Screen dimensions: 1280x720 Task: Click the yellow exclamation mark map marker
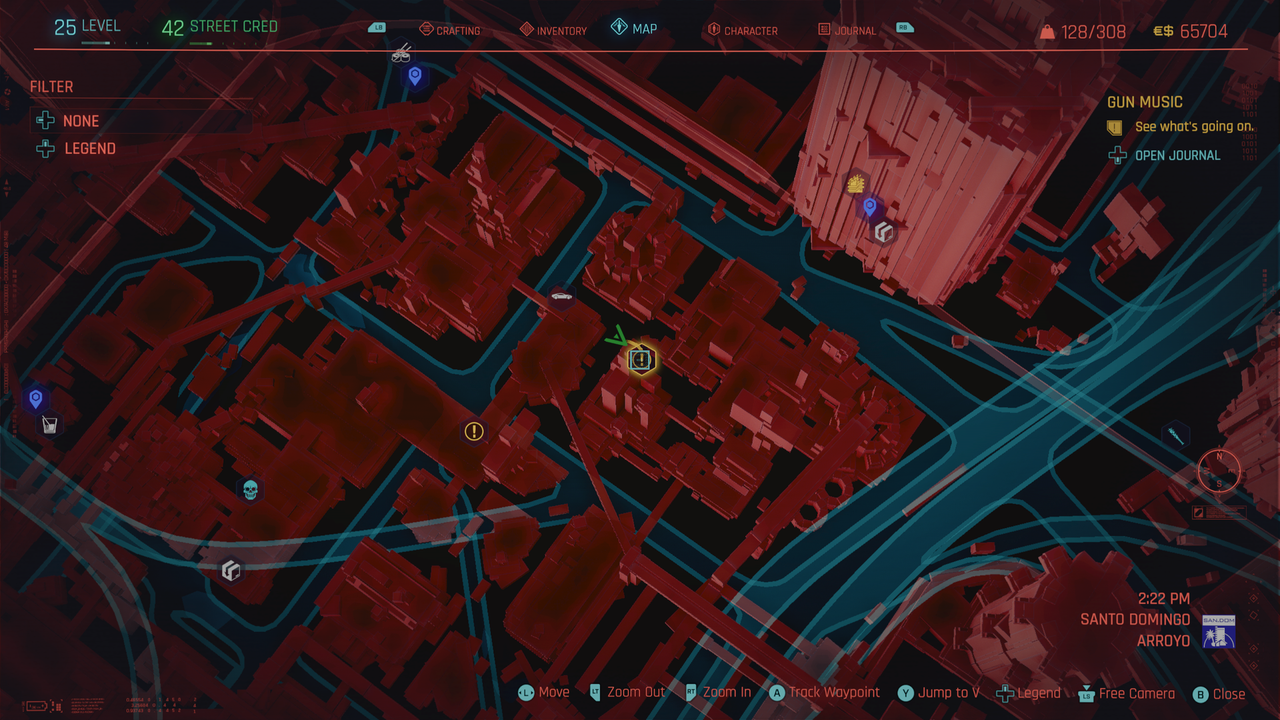[474, 431]
